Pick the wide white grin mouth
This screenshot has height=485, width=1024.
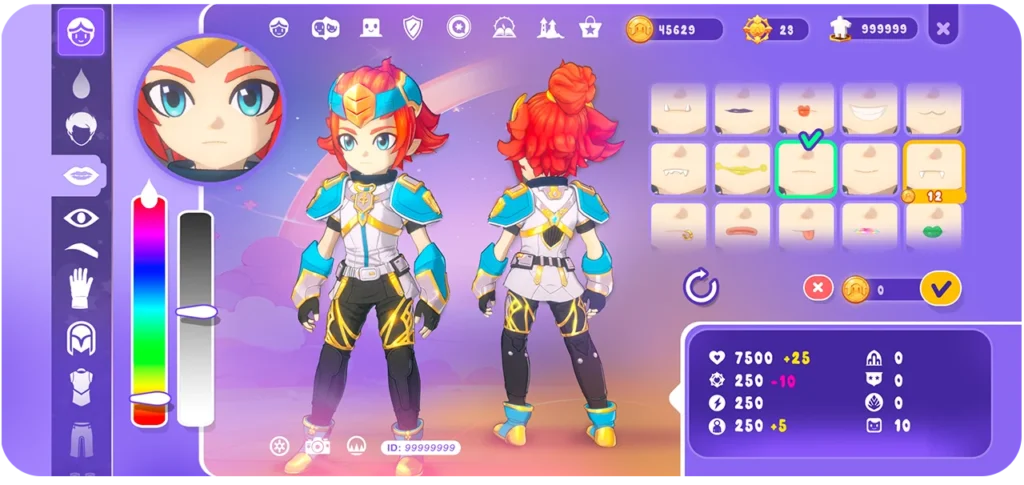[x=869, y=107]
